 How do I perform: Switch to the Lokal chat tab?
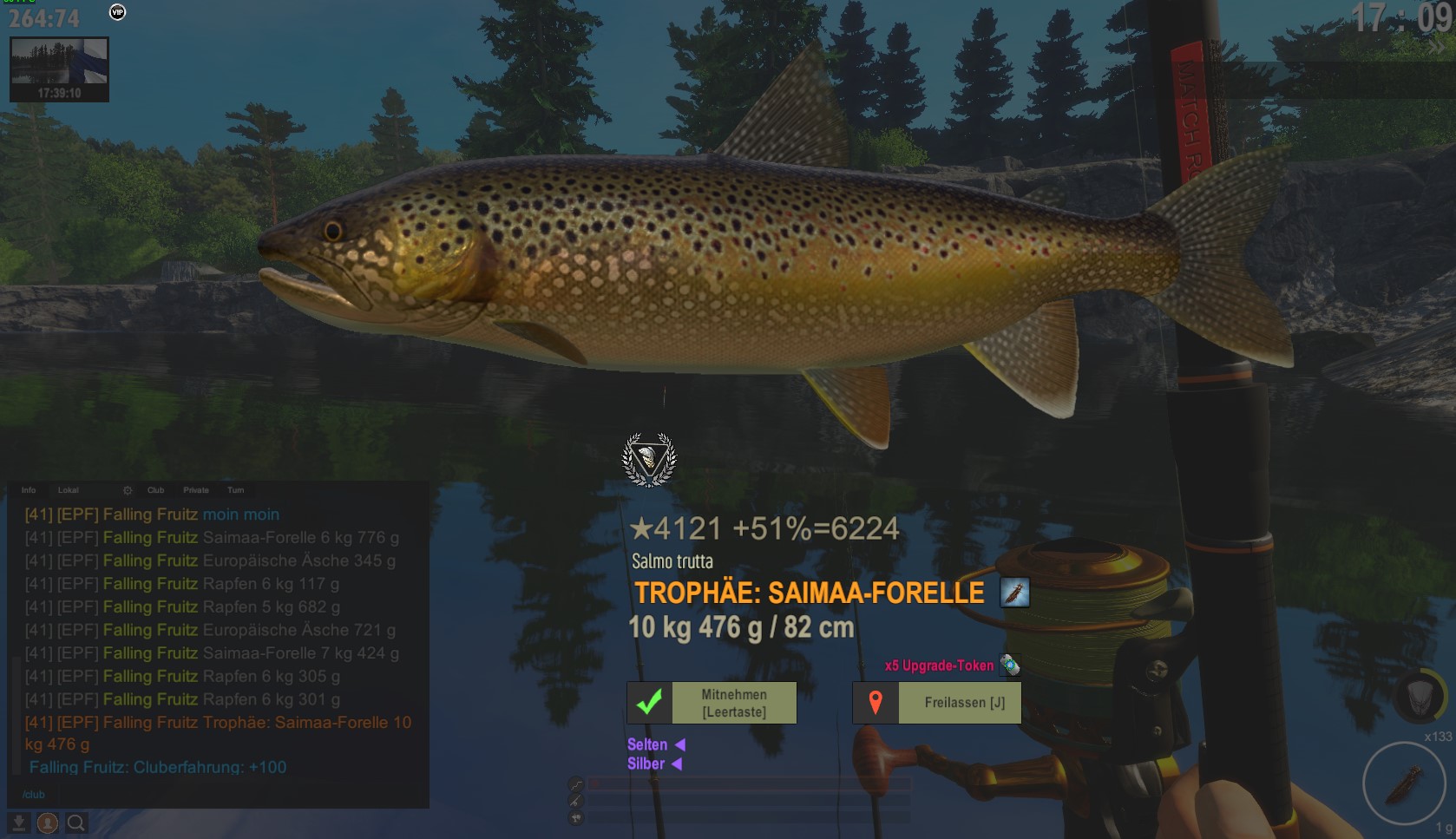pyautogui.click(x=68, y=490)
